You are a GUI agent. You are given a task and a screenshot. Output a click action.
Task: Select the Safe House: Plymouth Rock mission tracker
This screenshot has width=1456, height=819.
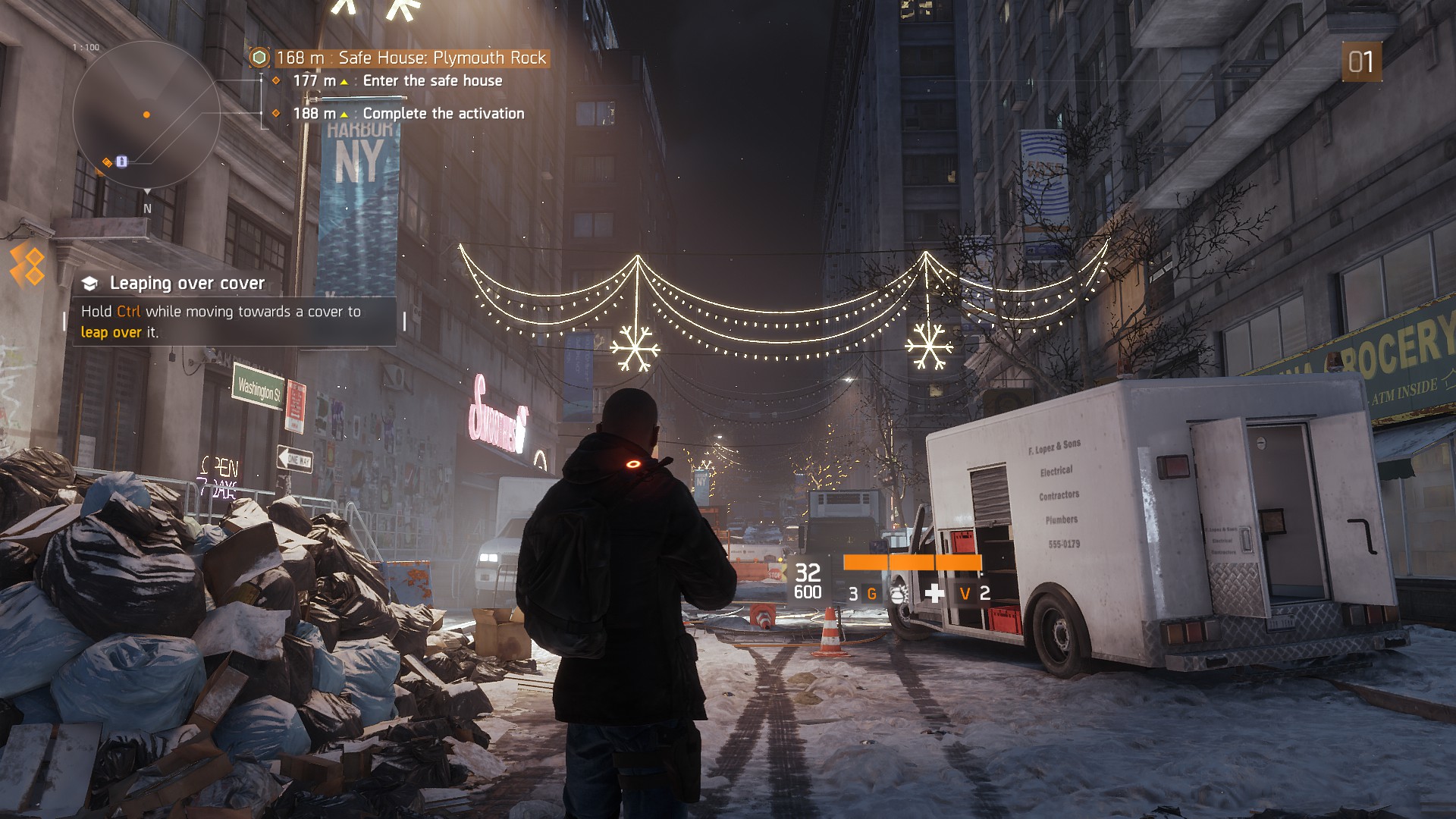coord(410,58)
